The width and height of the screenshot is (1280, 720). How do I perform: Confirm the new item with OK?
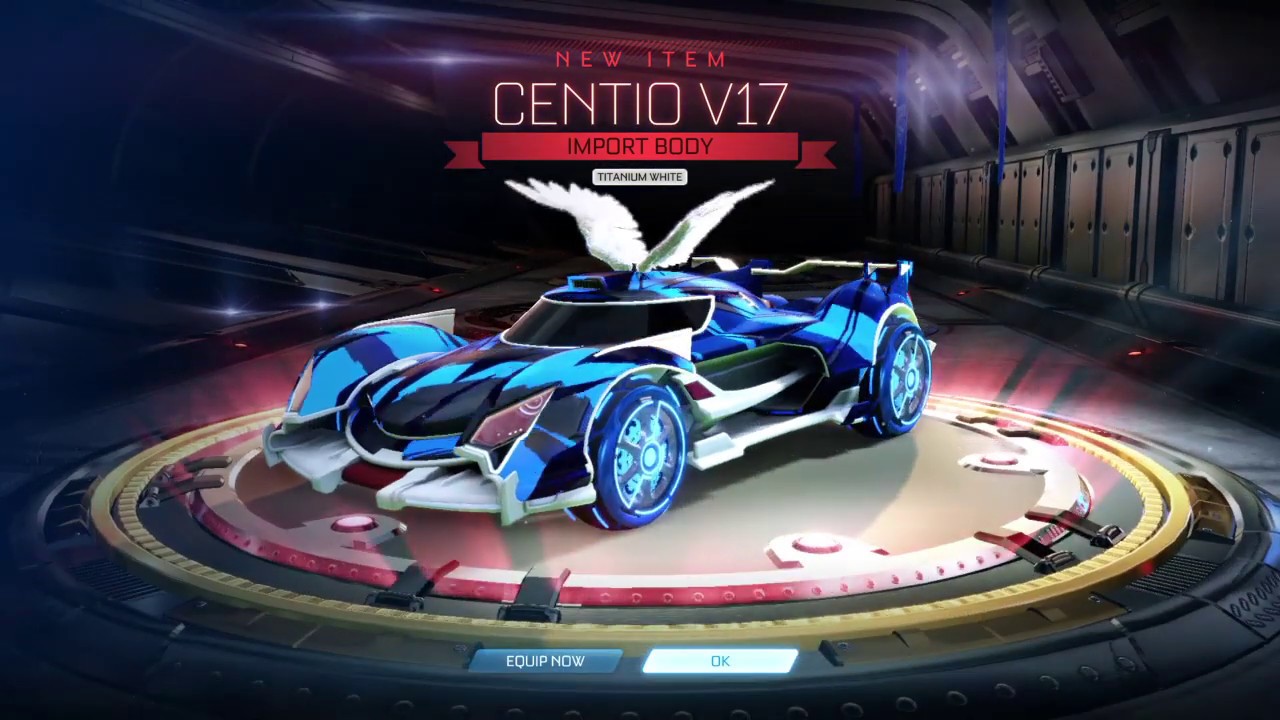(720, 661)
